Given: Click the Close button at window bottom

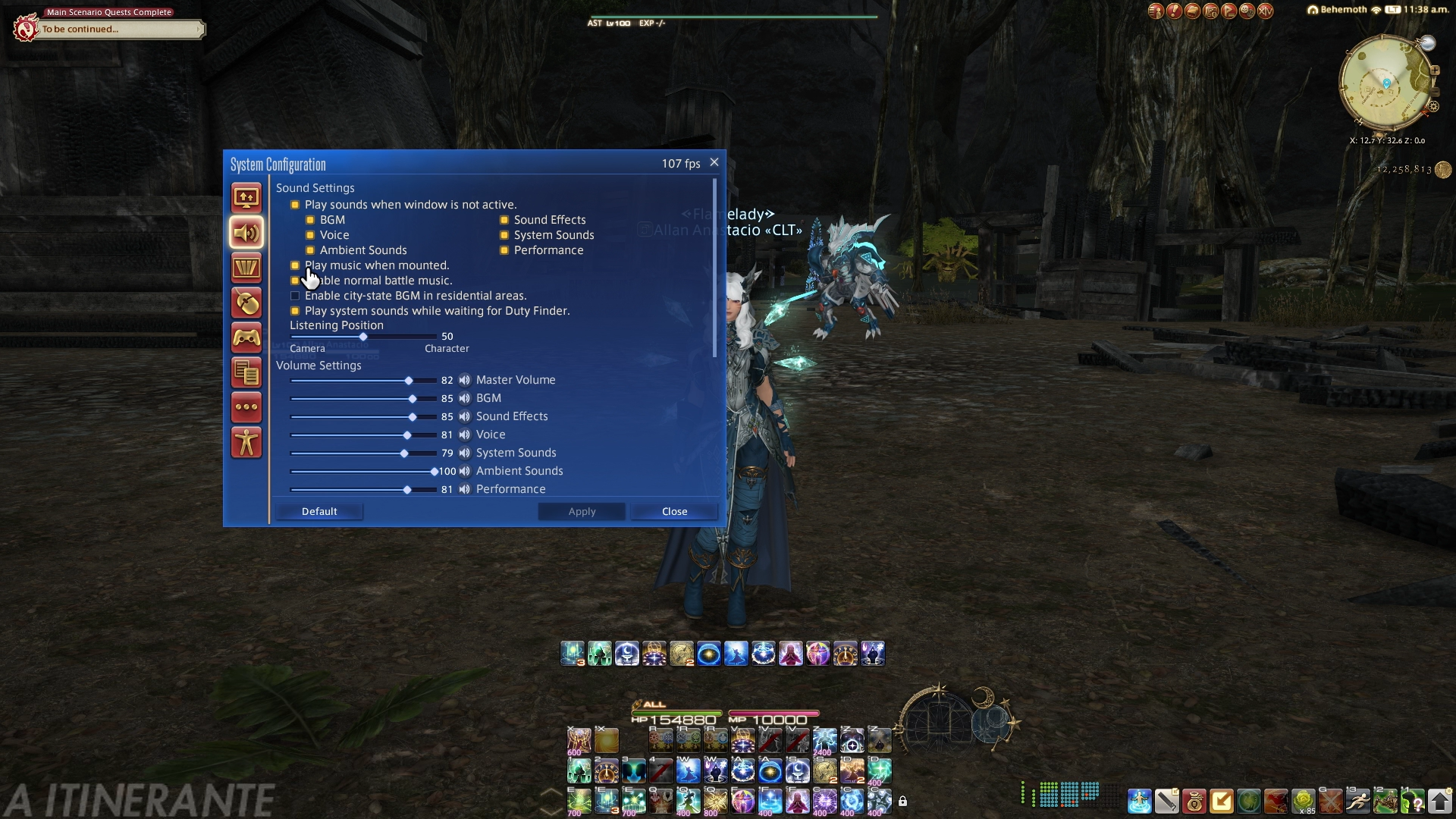Looking at the screenshot, I should 674,512.
